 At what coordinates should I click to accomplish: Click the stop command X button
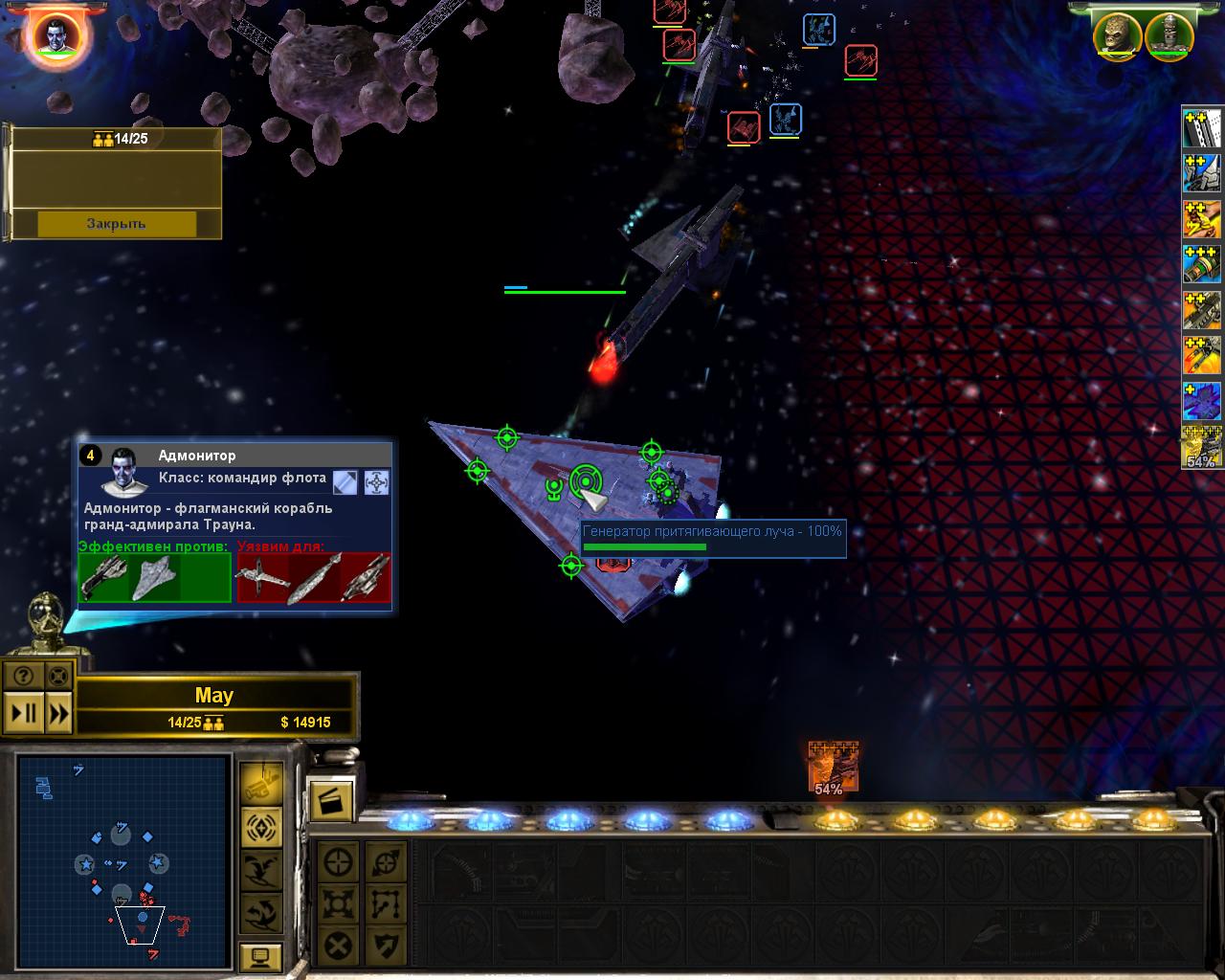click(338, 947)
